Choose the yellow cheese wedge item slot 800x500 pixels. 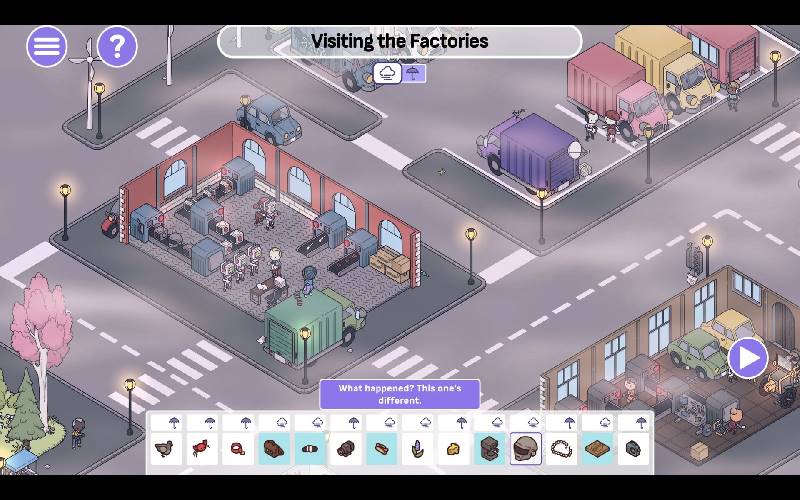click(x=454, y=449)
